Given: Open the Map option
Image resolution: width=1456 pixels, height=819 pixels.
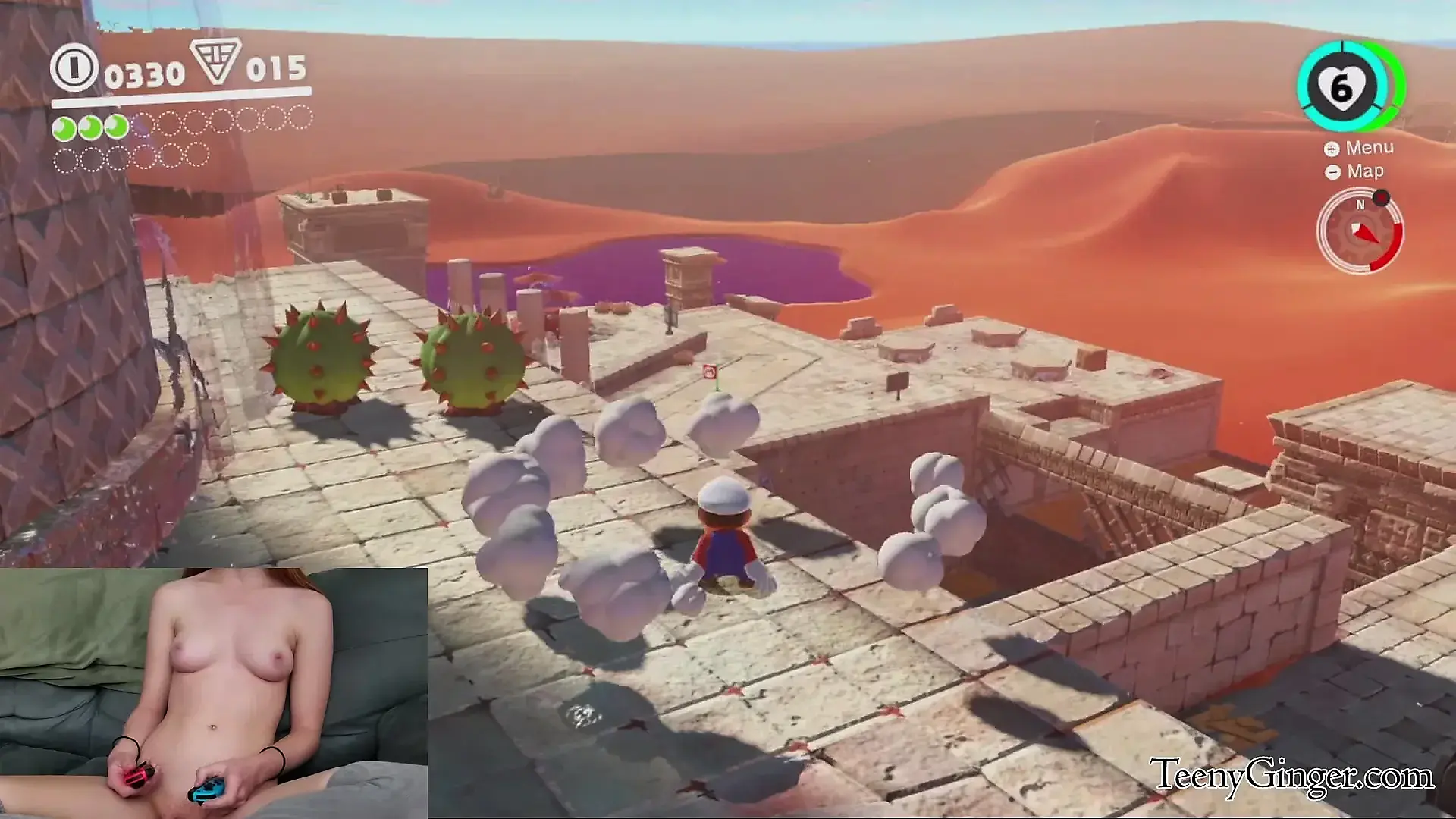Looking at the screenshot, I should point(1356,171).
